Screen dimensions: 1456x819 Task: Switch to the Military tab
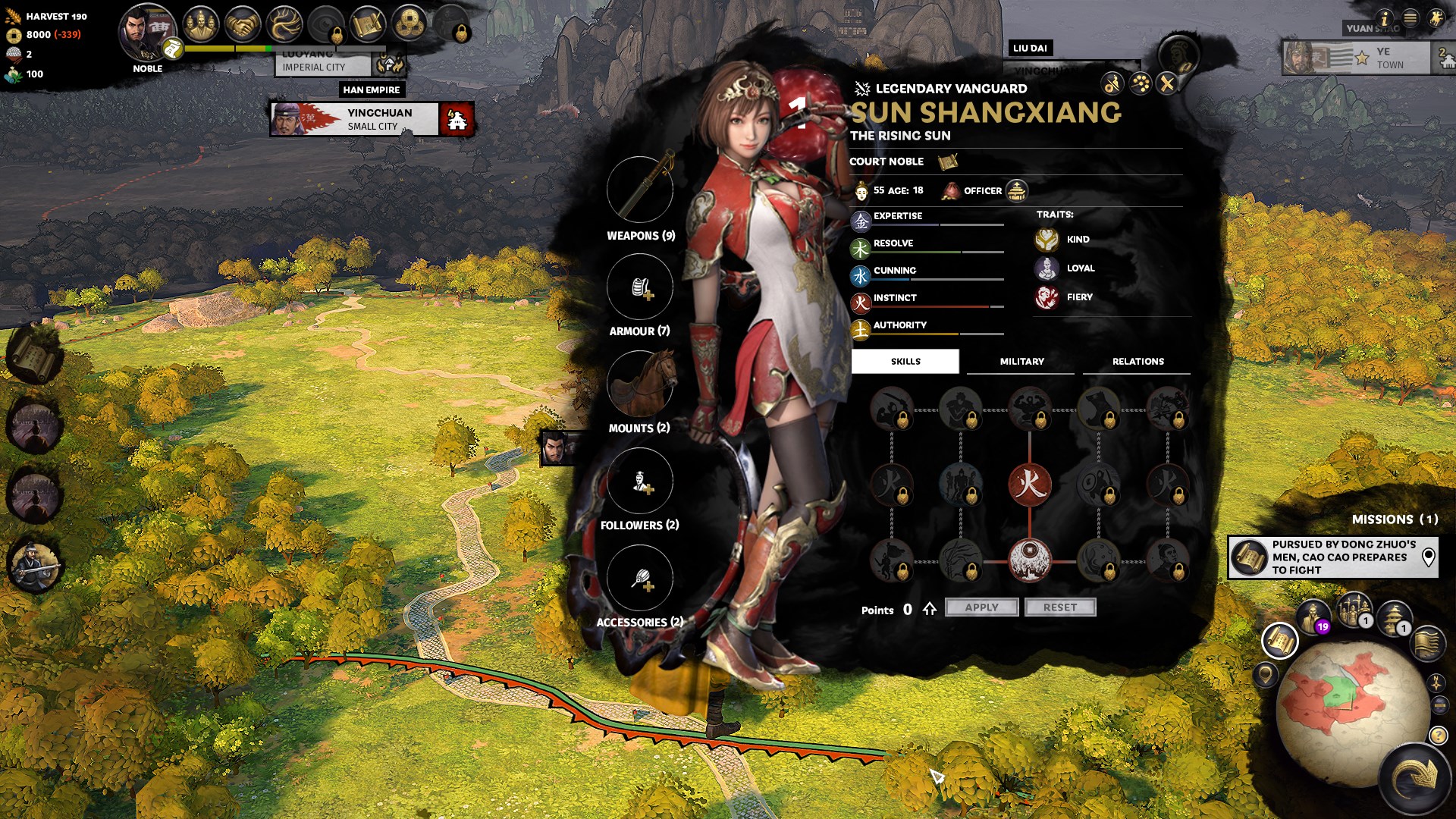pyautogui.click(x=1021, y=362)
